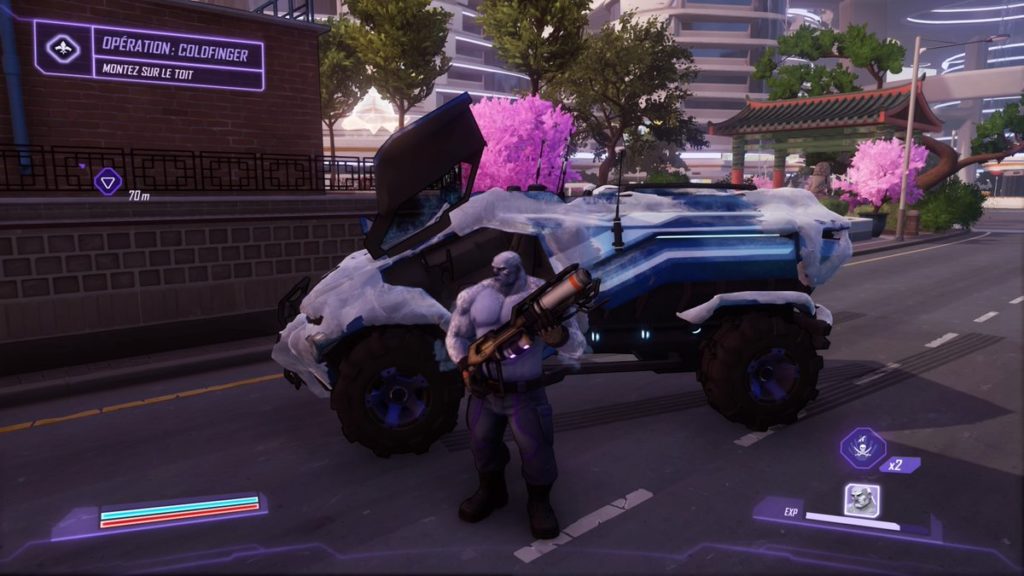Select the 70m objective waypoint marker
Viewport: 1024px width, 576px height.
click(x=108, y=181)
